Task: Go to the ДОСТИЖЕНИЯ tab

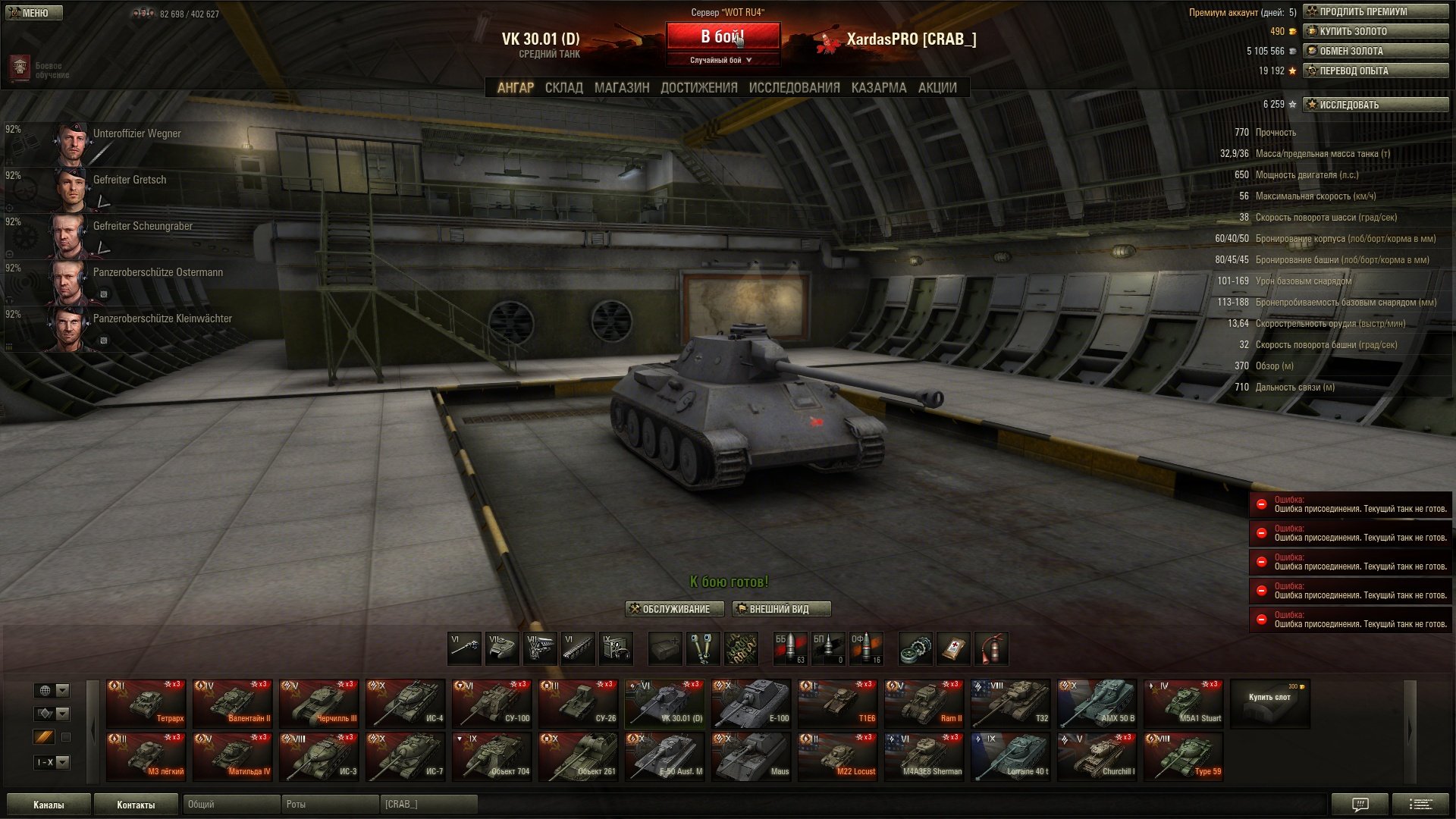Action: (698, 88)
